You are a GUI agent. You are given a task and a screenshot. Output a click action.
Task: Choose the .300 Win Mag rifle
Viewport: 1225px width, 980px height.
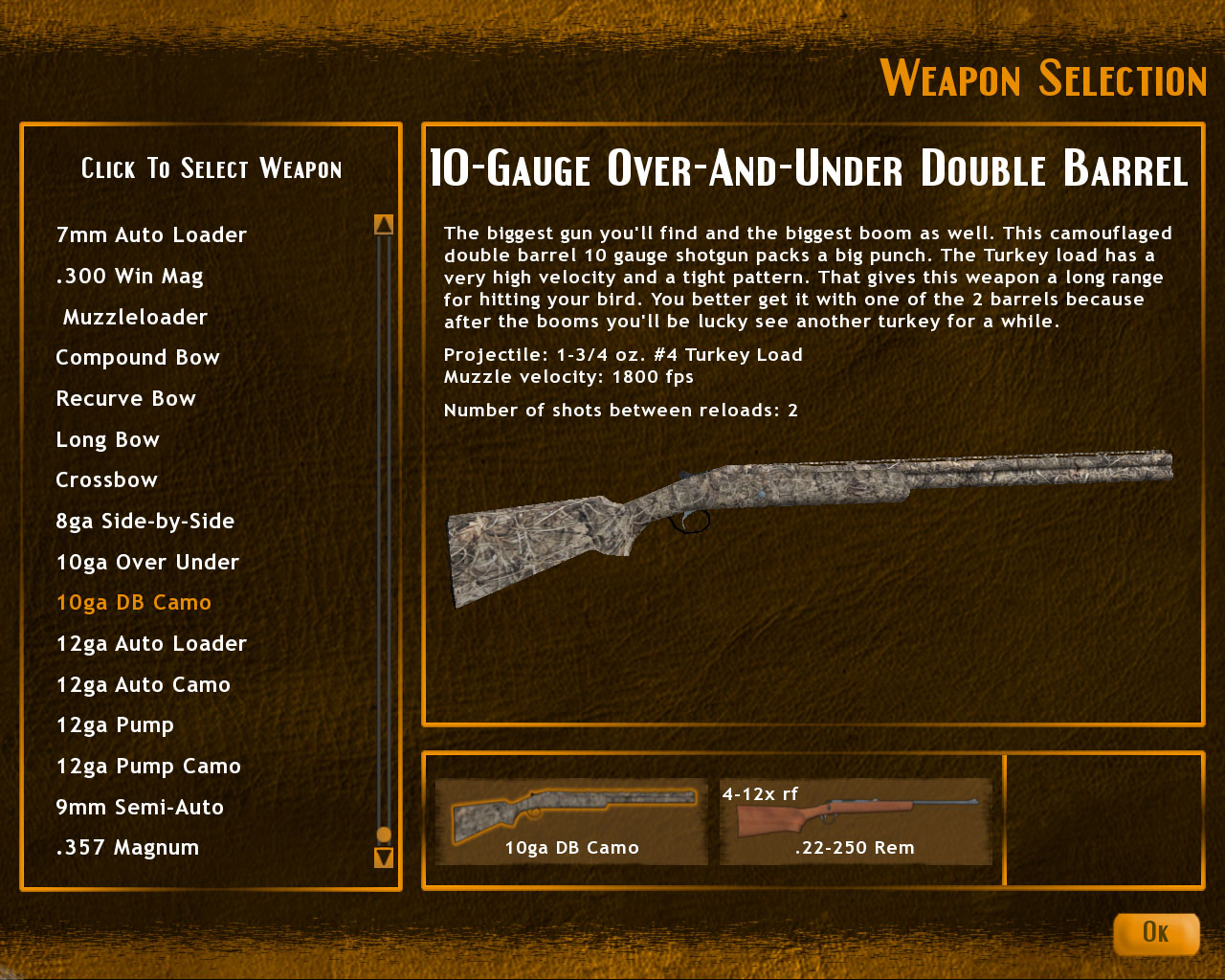129,276
